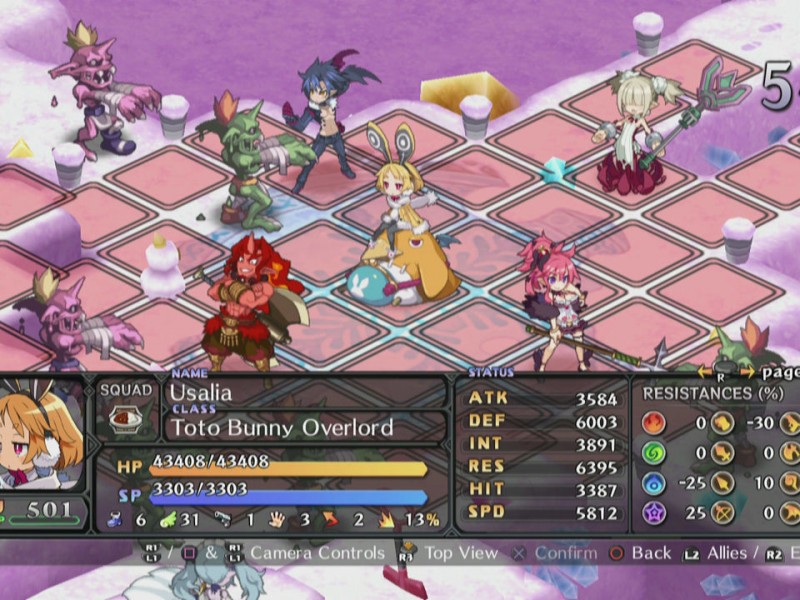Image resolution: width=800 pixels, height=600 pixels.
Task: Click the green wind resistance icon
Action: [x=654, y=454]
